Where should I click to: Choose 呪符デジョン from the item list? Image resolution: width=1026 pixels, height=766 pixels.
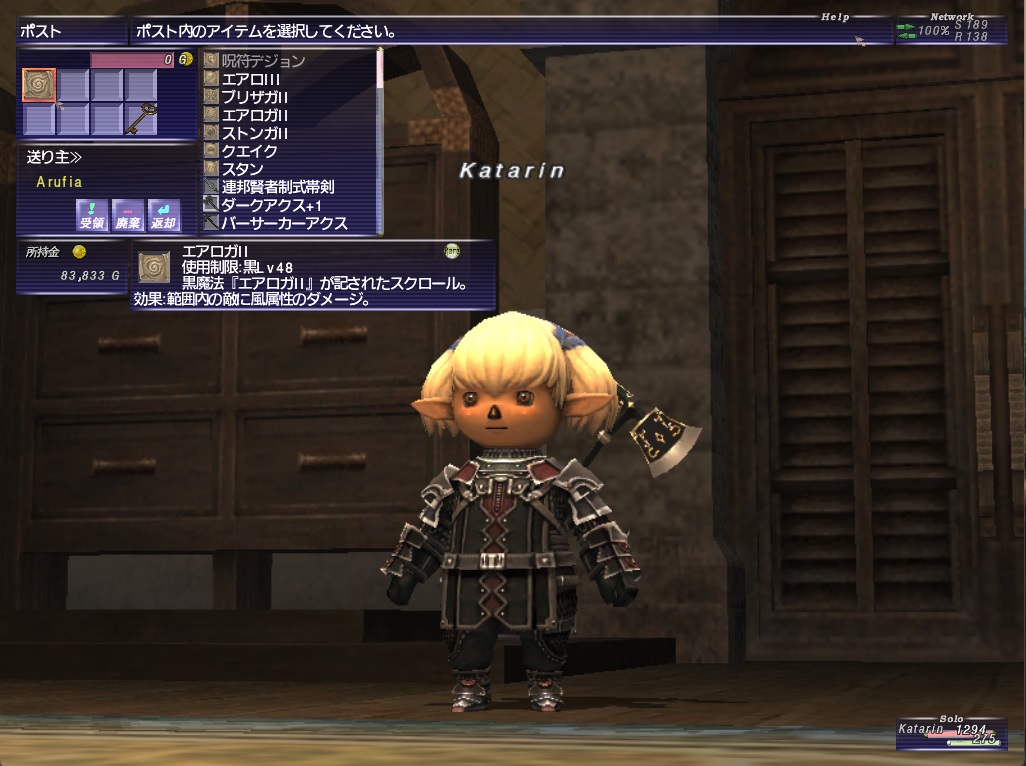tap(263, 61)
